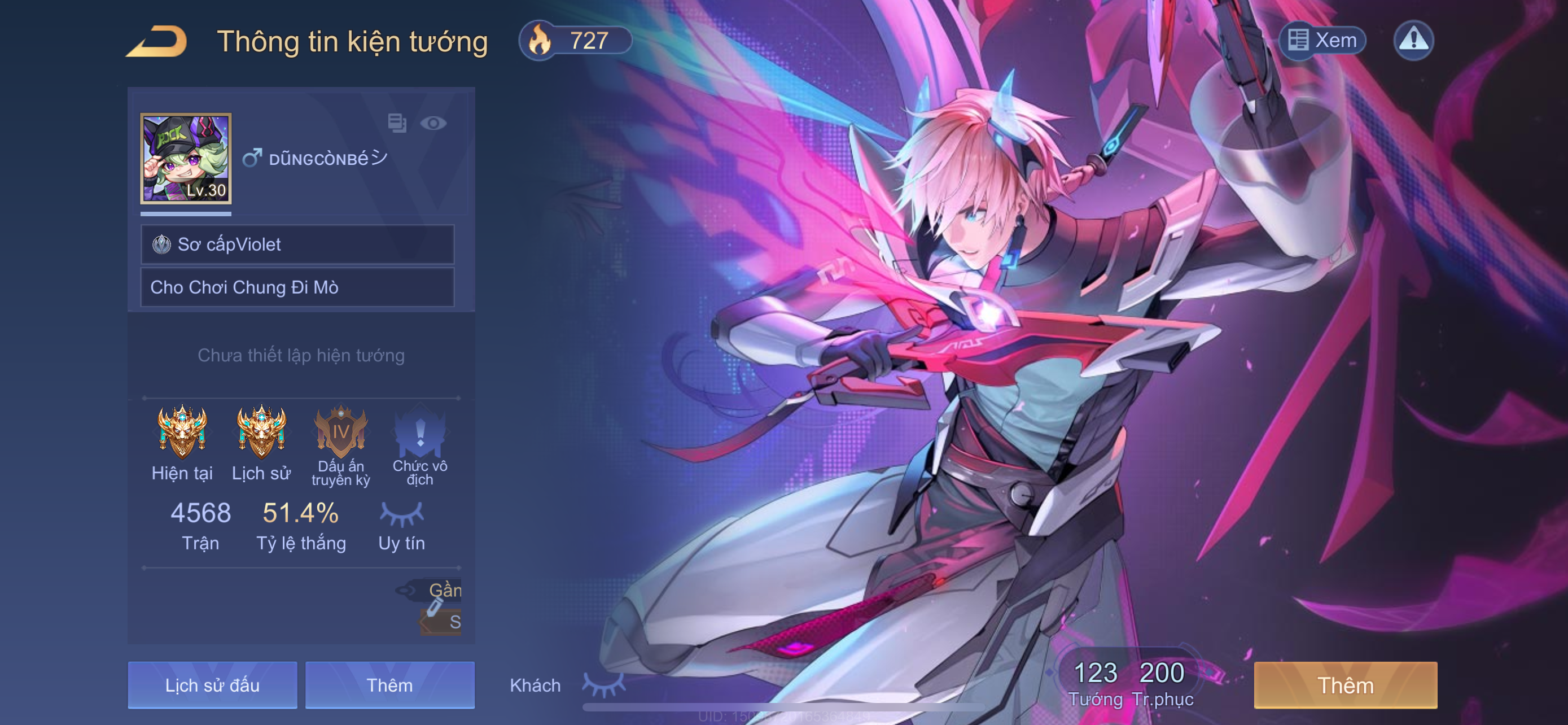
Task: Go back using the golden arrow
Action: coord(156,41)
